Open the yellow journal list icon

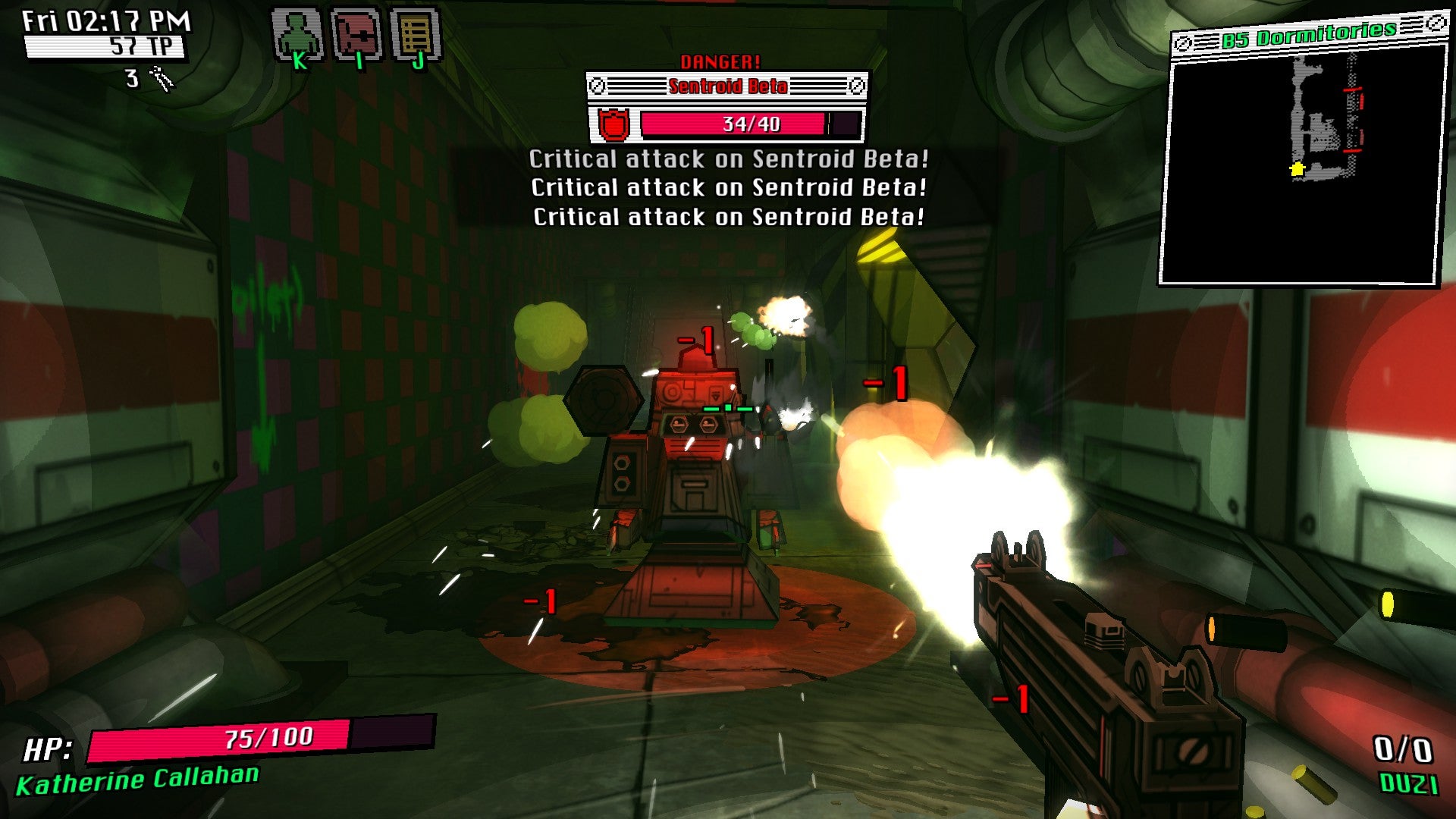click(415, 35)
